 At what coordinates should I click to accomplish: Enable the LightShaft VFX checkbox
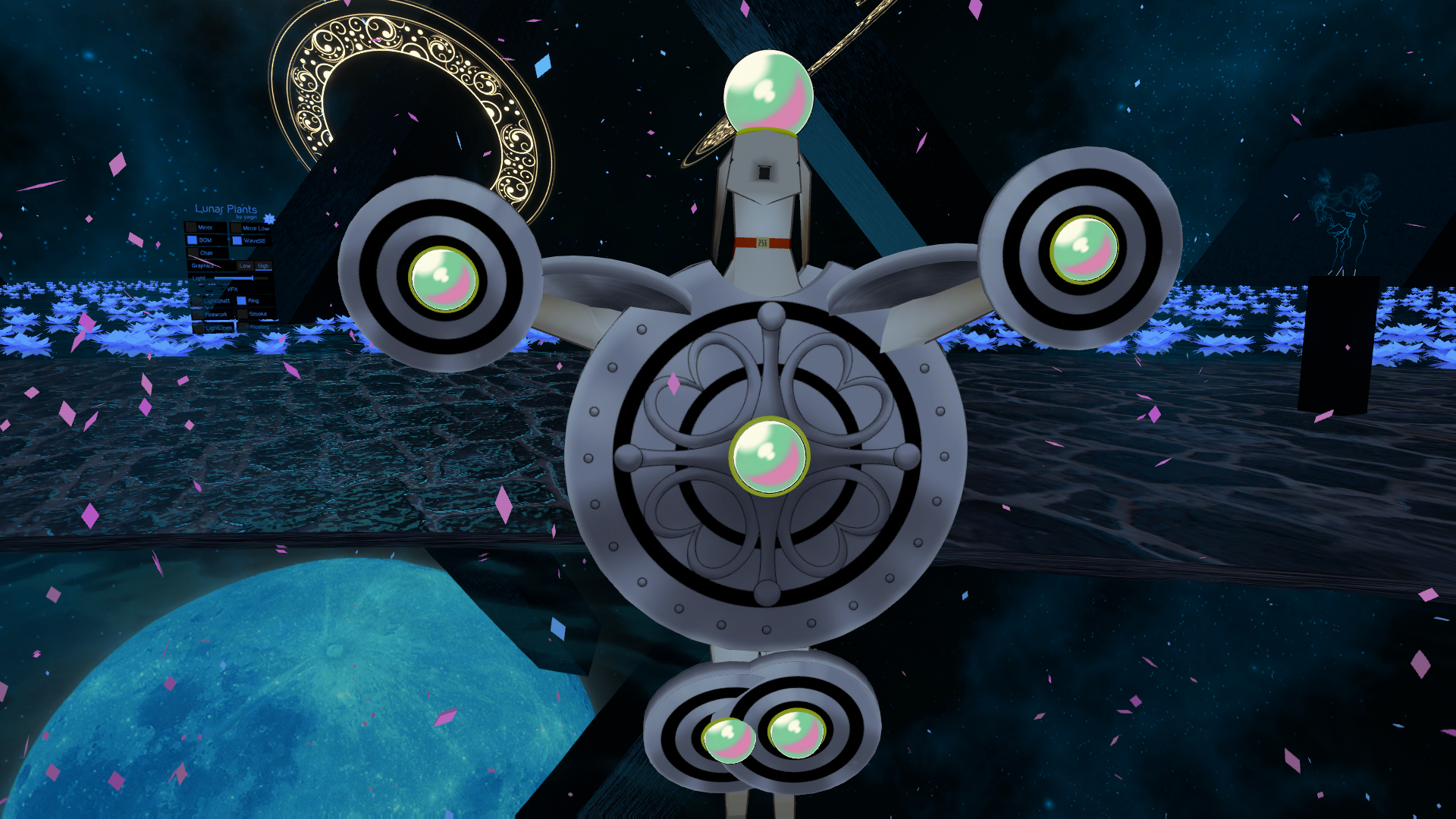(x=196, y=301)
